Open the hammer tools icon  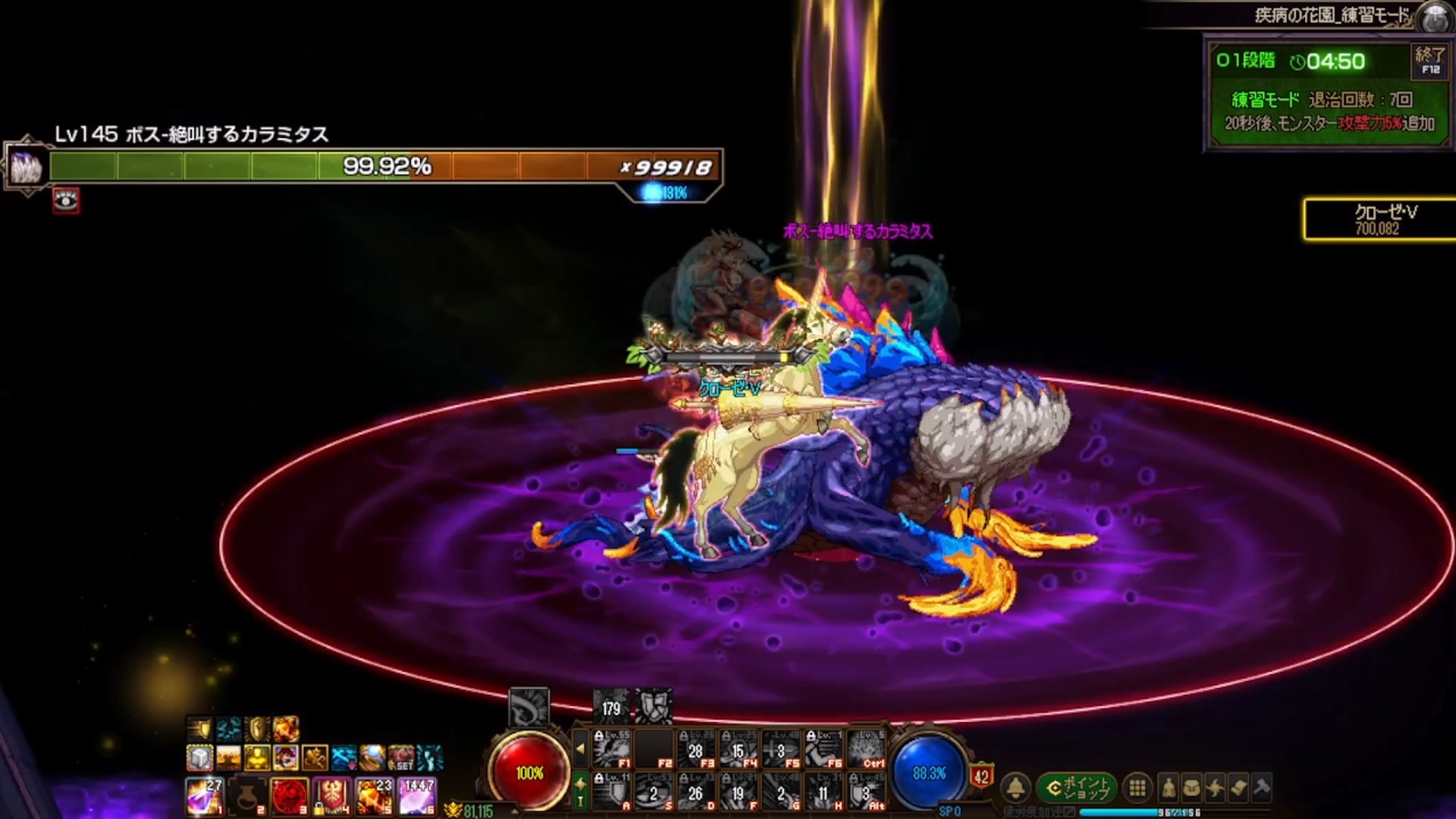1262,789
